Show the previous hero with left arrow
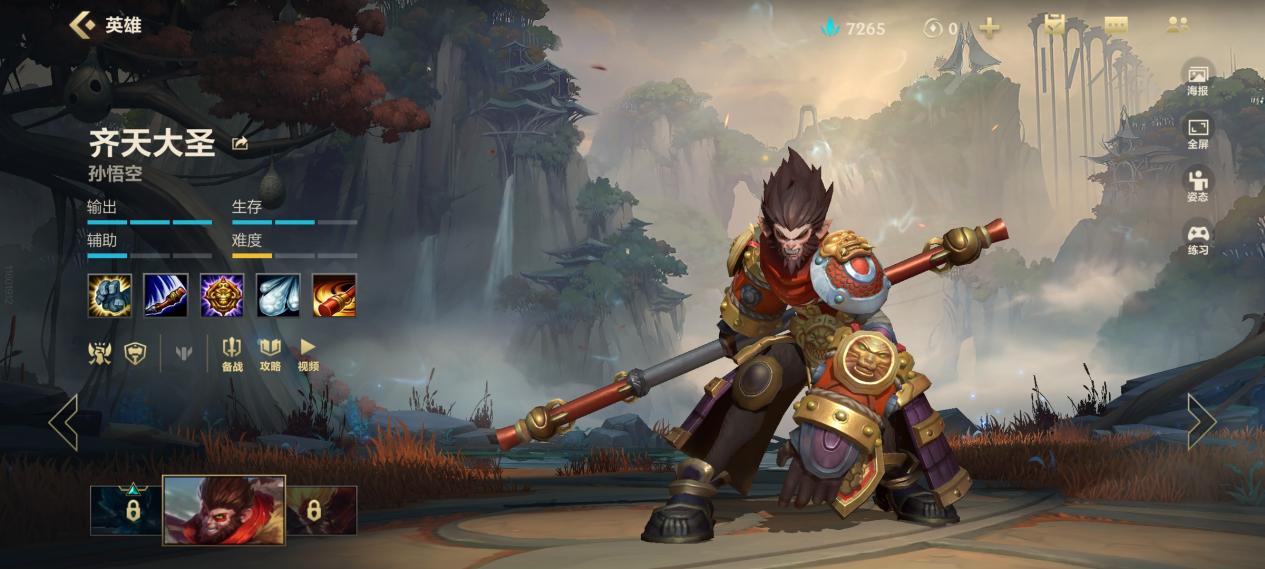The image size is (1265, 569). click(x=64, y=421)
